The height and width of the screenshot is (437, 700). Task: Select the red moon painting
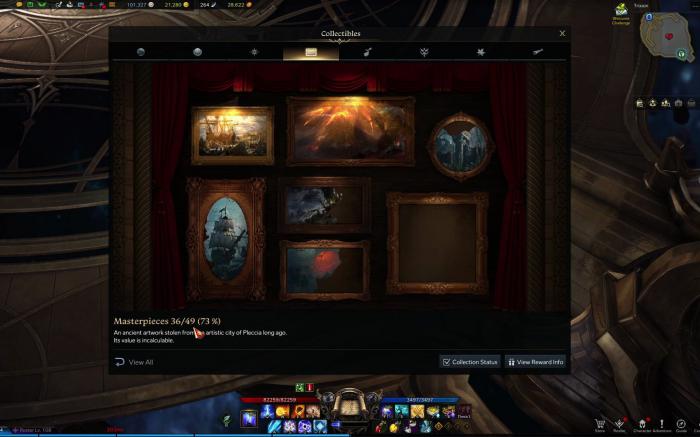324,269
